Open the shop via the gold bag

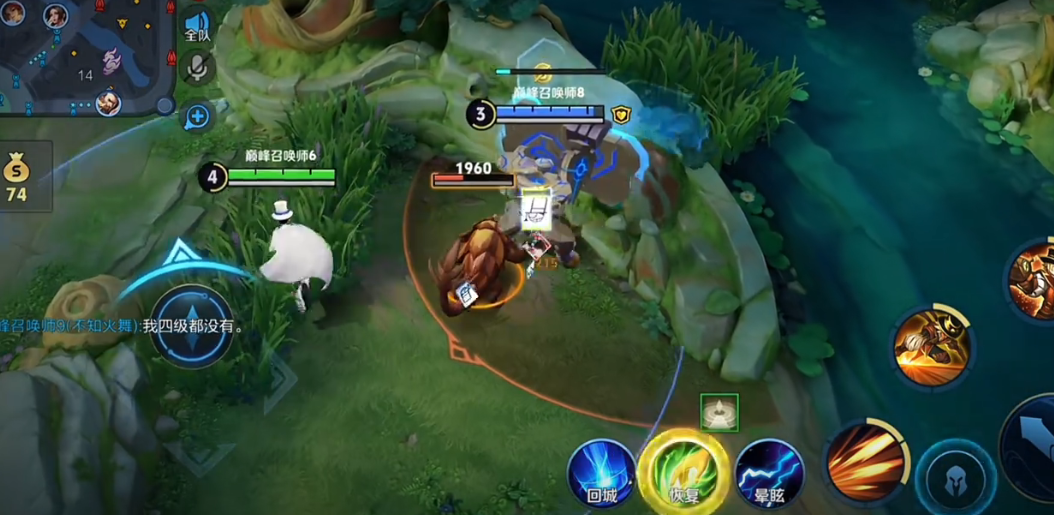(x=17, y=176)
